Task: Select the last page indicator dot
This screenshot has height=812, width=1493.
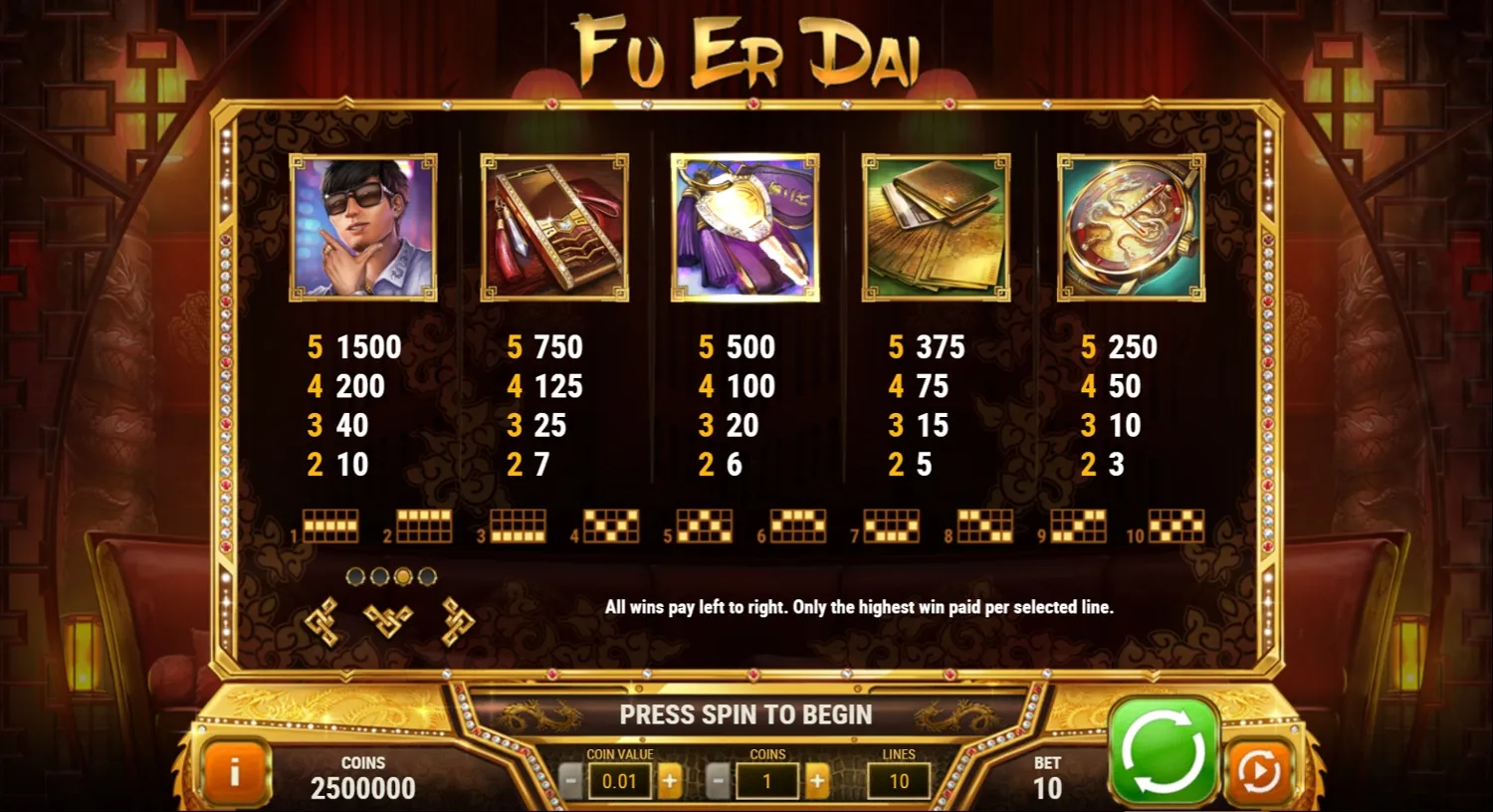Action: coord(425,575)
